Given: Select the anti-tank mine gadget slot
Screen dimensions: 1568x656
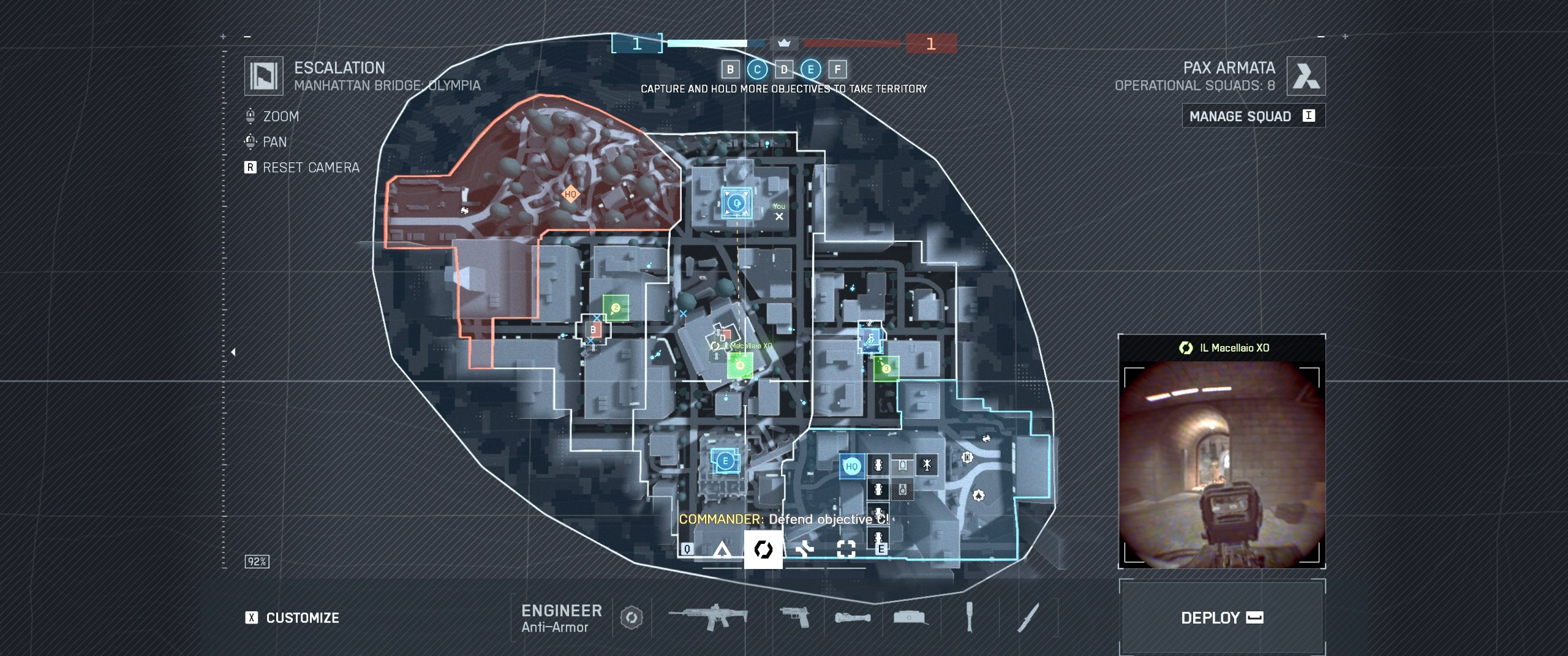Looking at the screenshot, I should click(x=910, y=617).
